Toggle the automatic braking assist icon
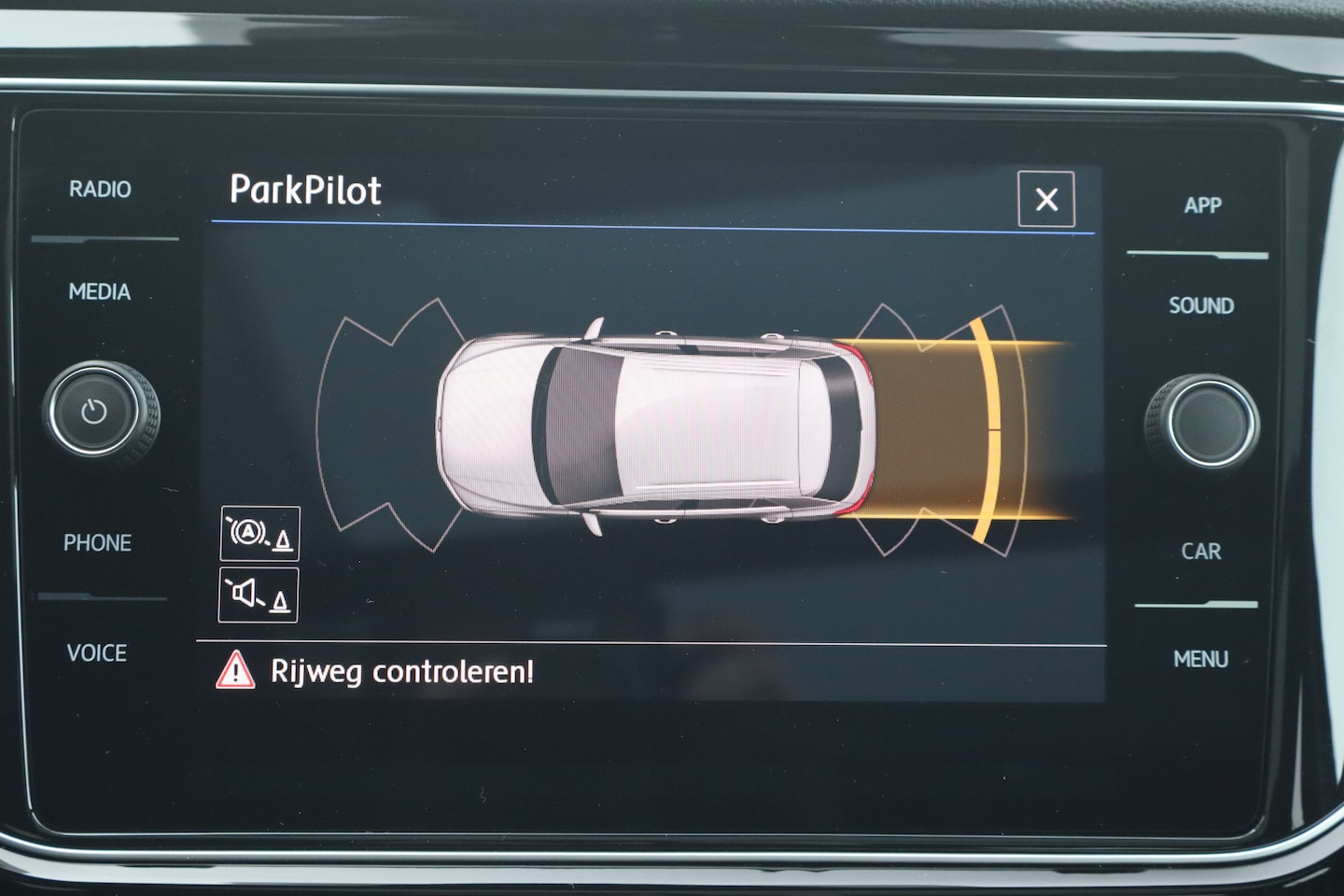Viewport: 1344px width, 896px height. 259,534
